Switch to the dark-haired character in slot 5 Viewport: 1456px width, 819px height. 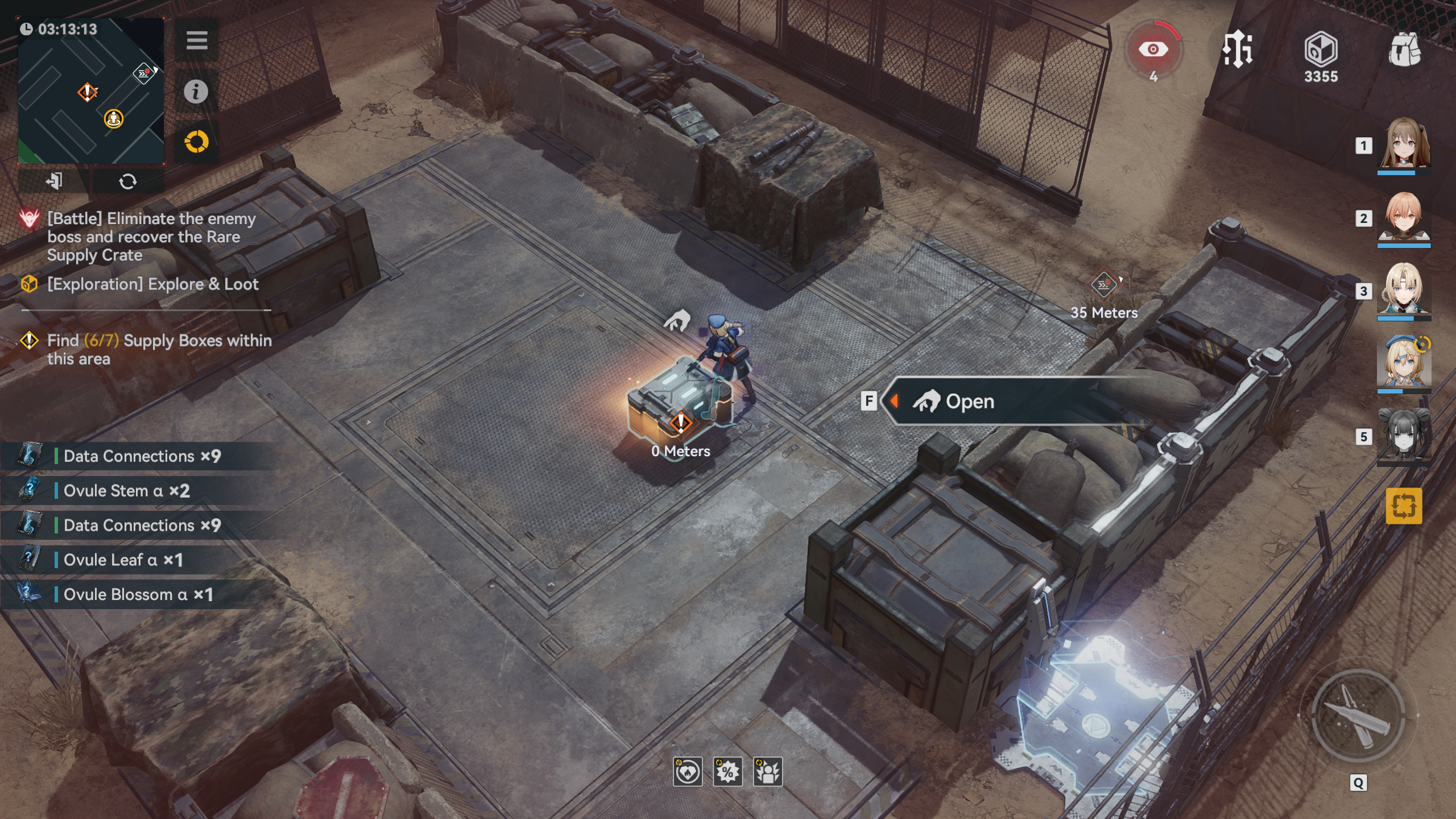[1404, 435]
